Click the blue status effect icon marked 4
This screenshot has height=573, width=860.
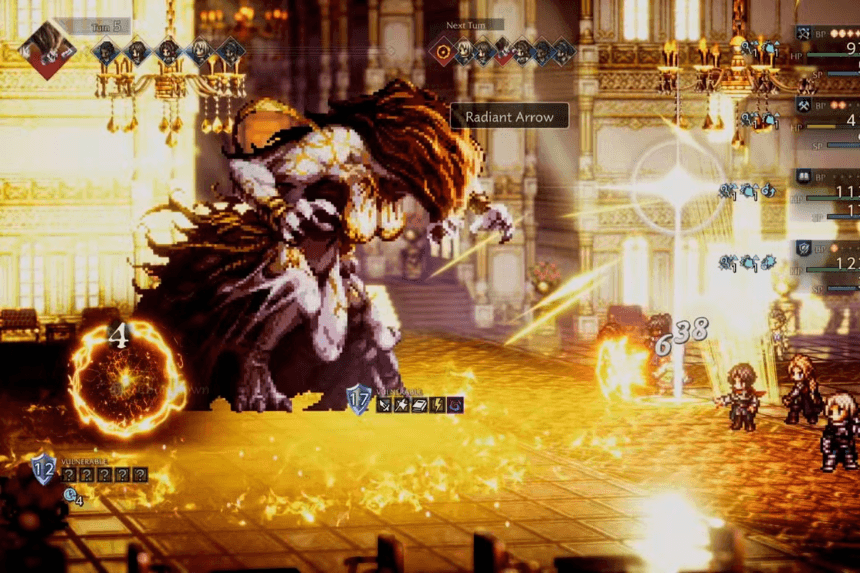click(72, 495)
